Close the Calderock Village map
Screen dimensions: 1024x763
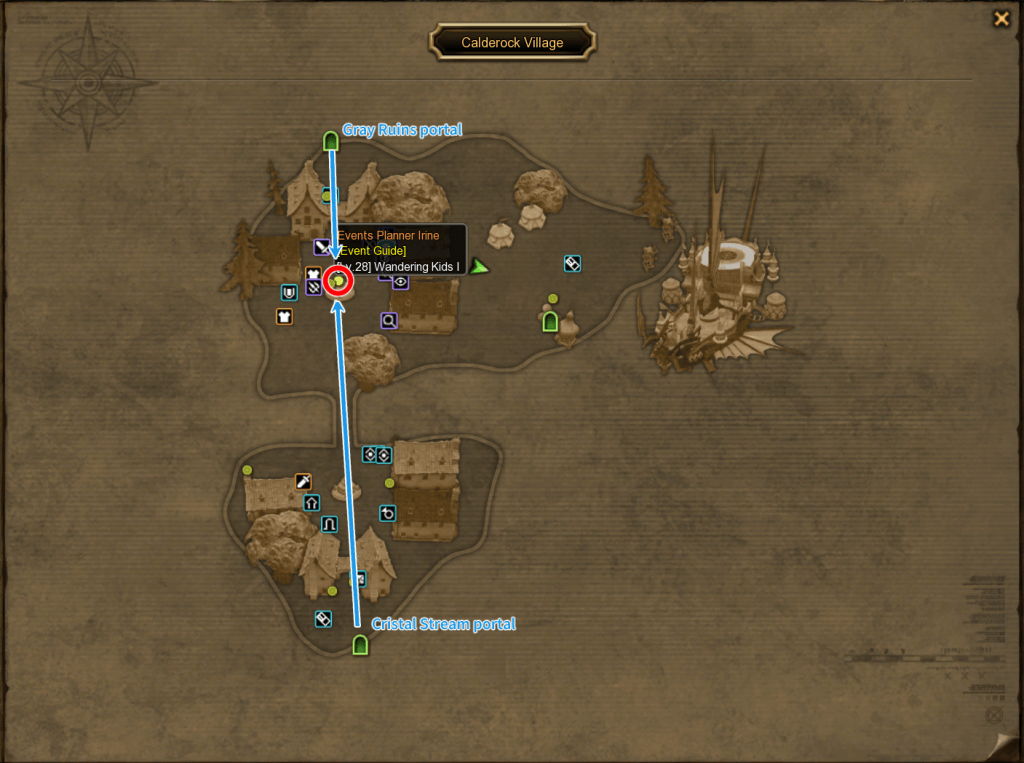click(1000, 18)
